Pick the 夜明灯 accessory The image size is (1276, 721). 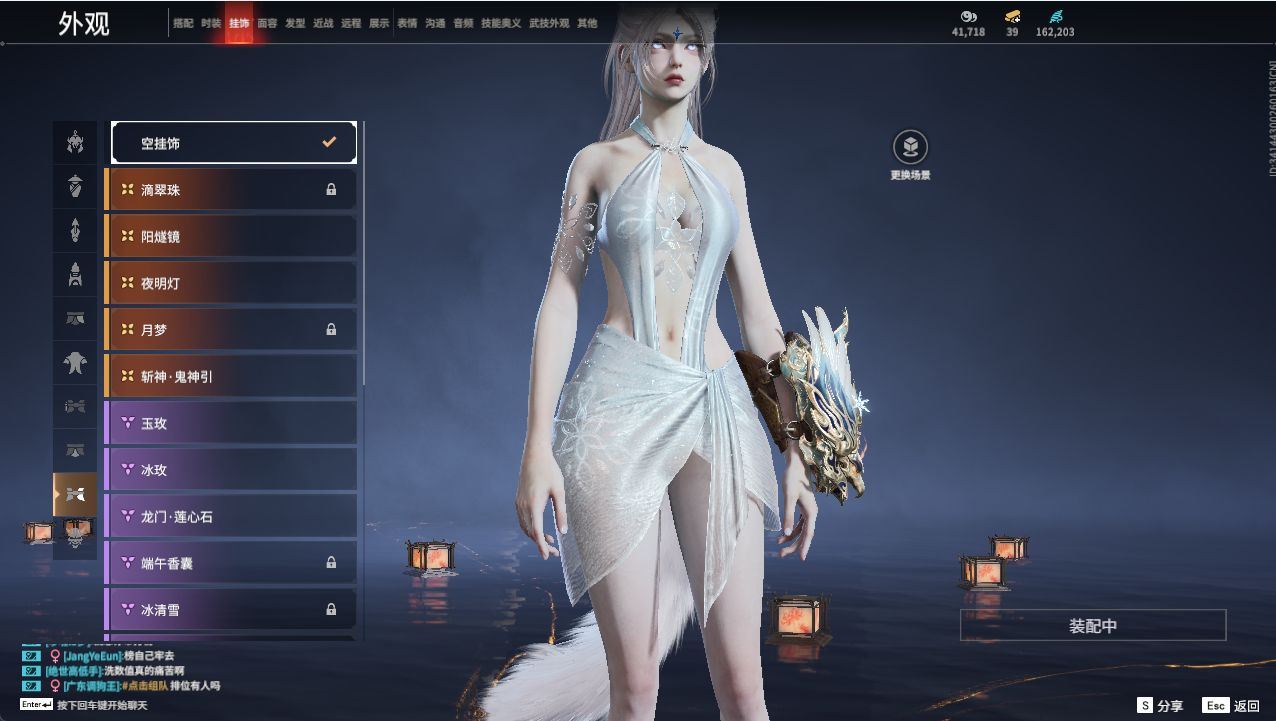pos(231,284)
